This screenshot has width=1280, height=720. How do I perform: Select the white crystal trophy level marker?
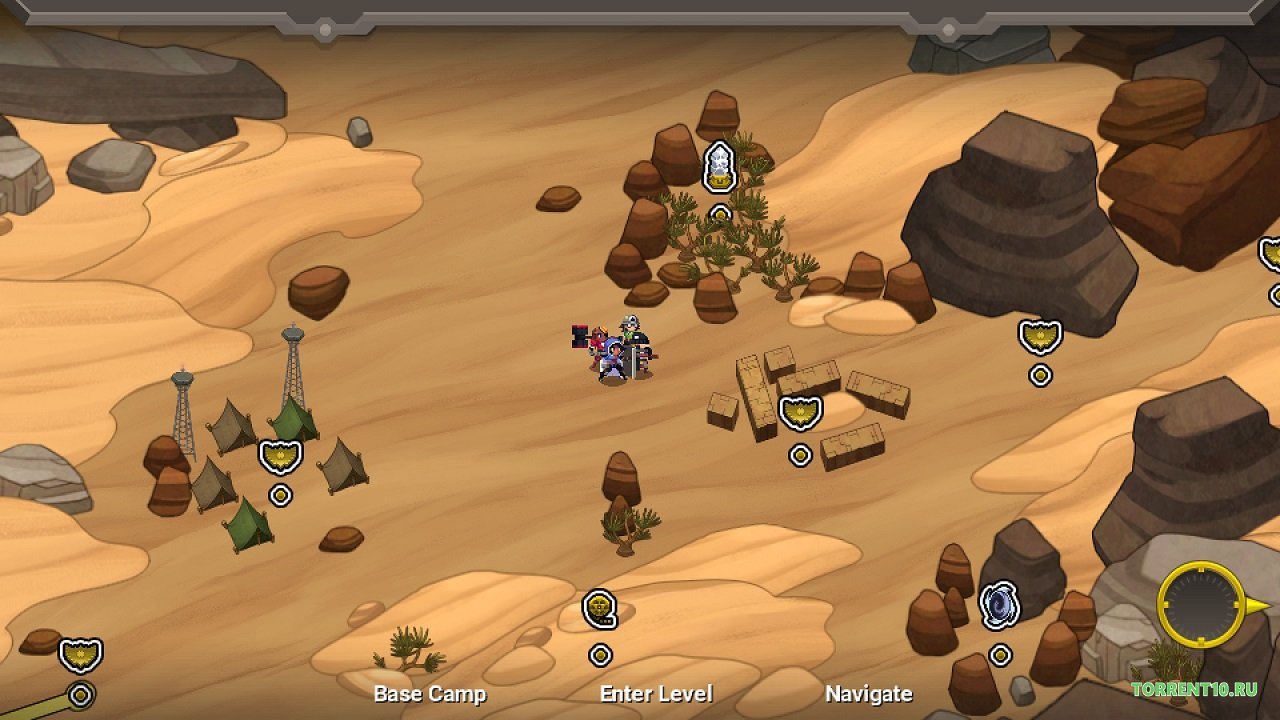coord(720,167)
